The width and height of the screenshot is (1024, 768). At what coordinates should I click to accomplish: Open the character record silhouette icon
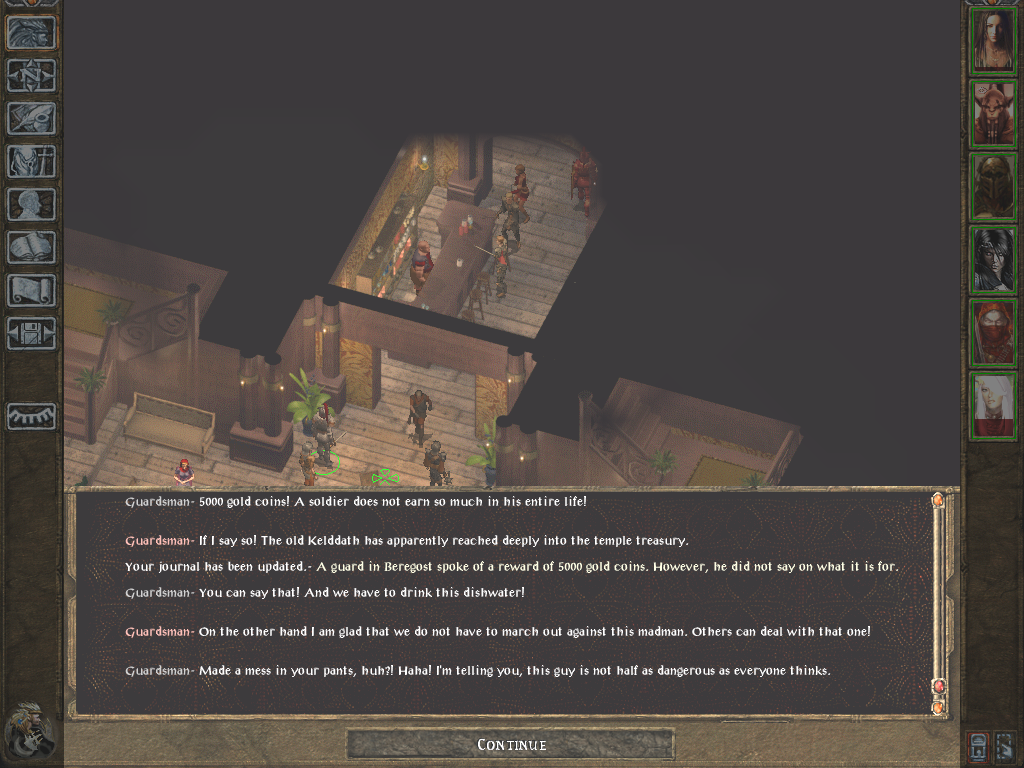(31, 204)
